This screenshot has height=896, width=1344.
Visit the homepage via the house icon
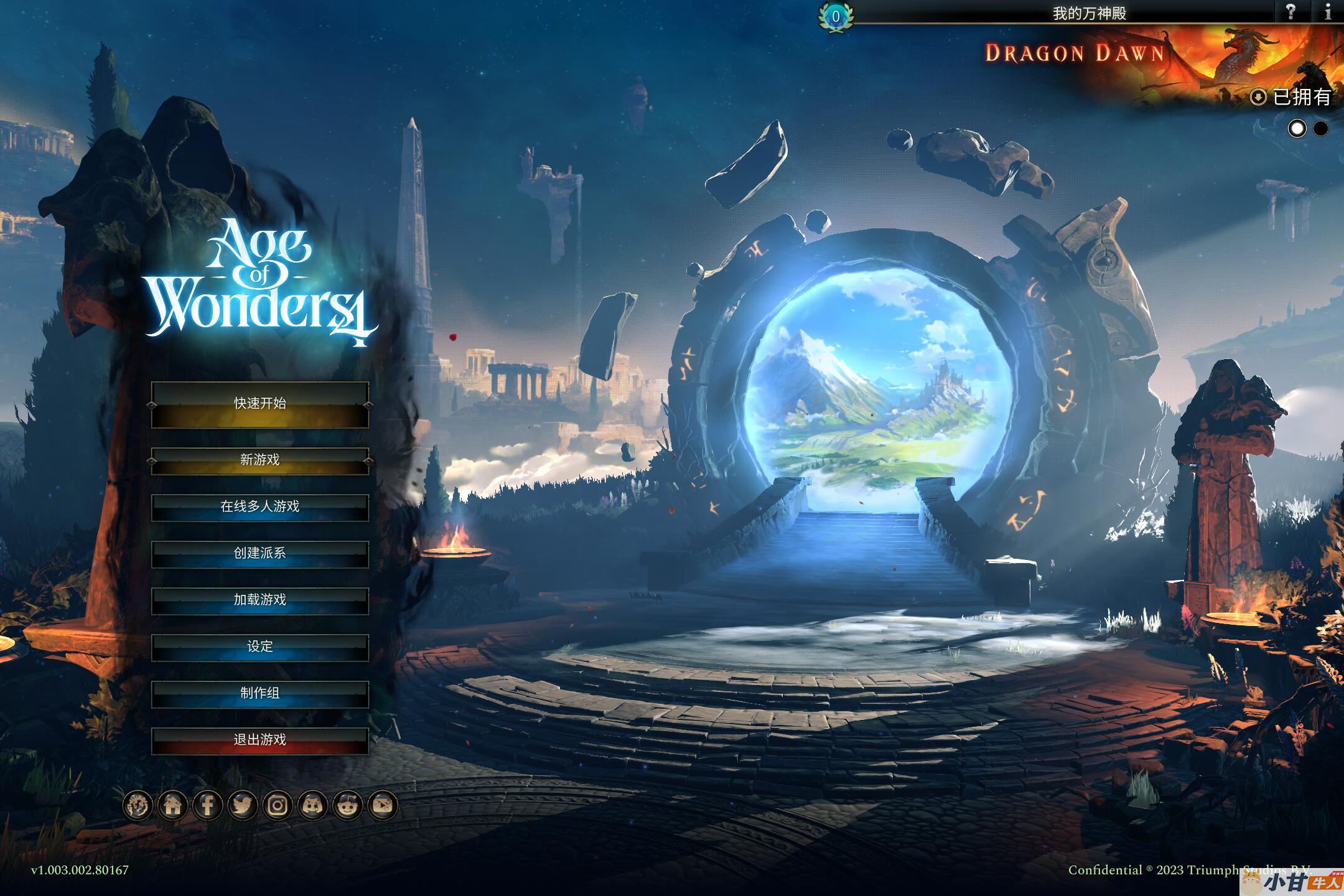click(173, 806)
